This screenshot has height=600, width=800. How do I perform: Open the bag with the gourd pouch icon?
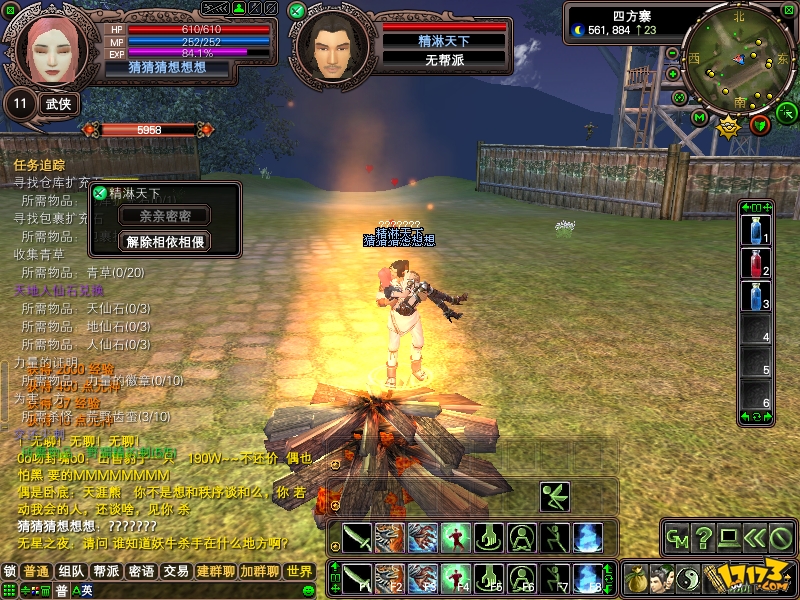coord(635,578)
